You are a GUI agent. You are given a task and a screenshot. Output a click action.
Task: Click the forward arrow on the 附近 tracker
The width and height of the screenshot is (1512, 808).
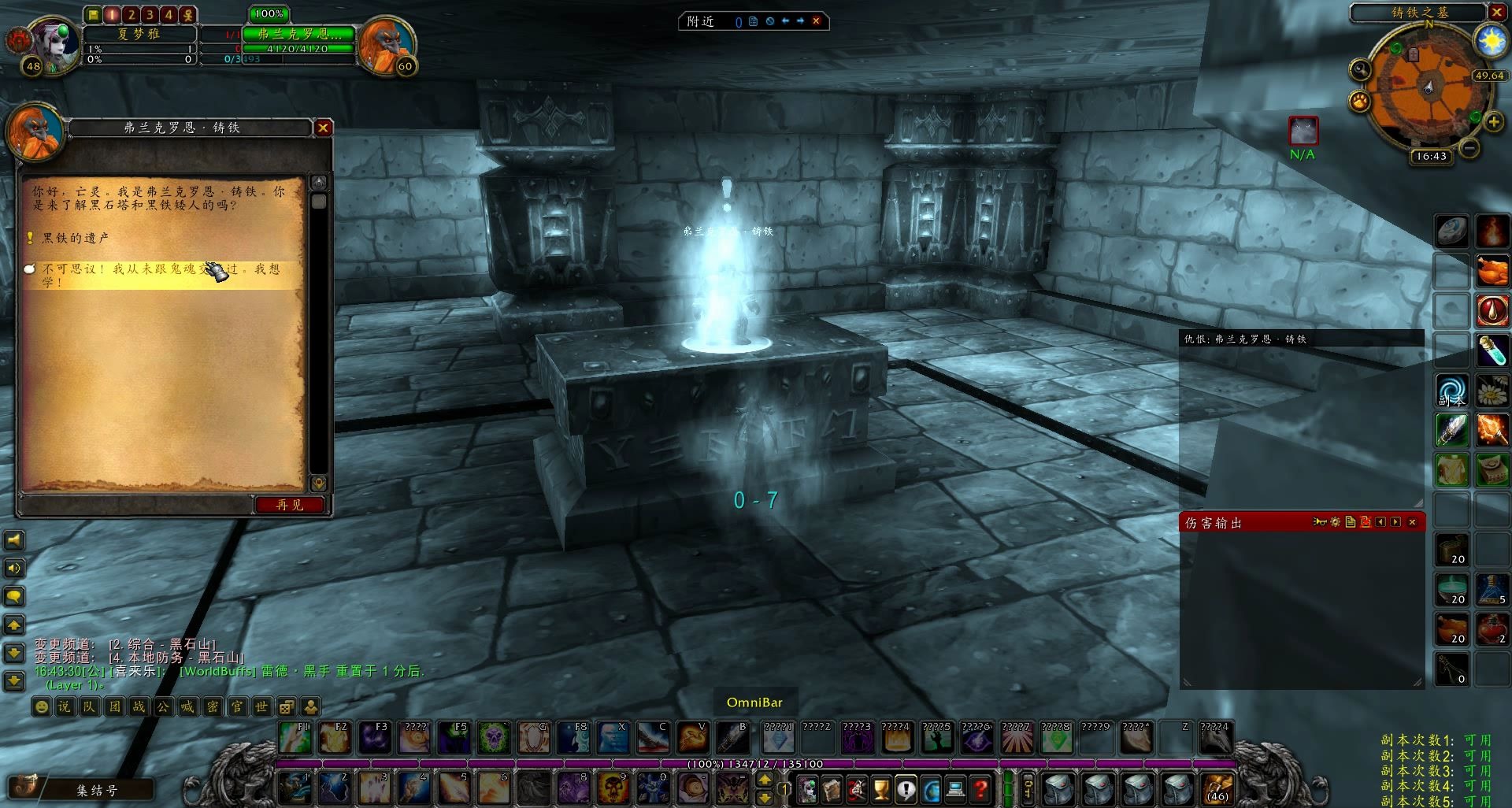[x=799, y=22]
